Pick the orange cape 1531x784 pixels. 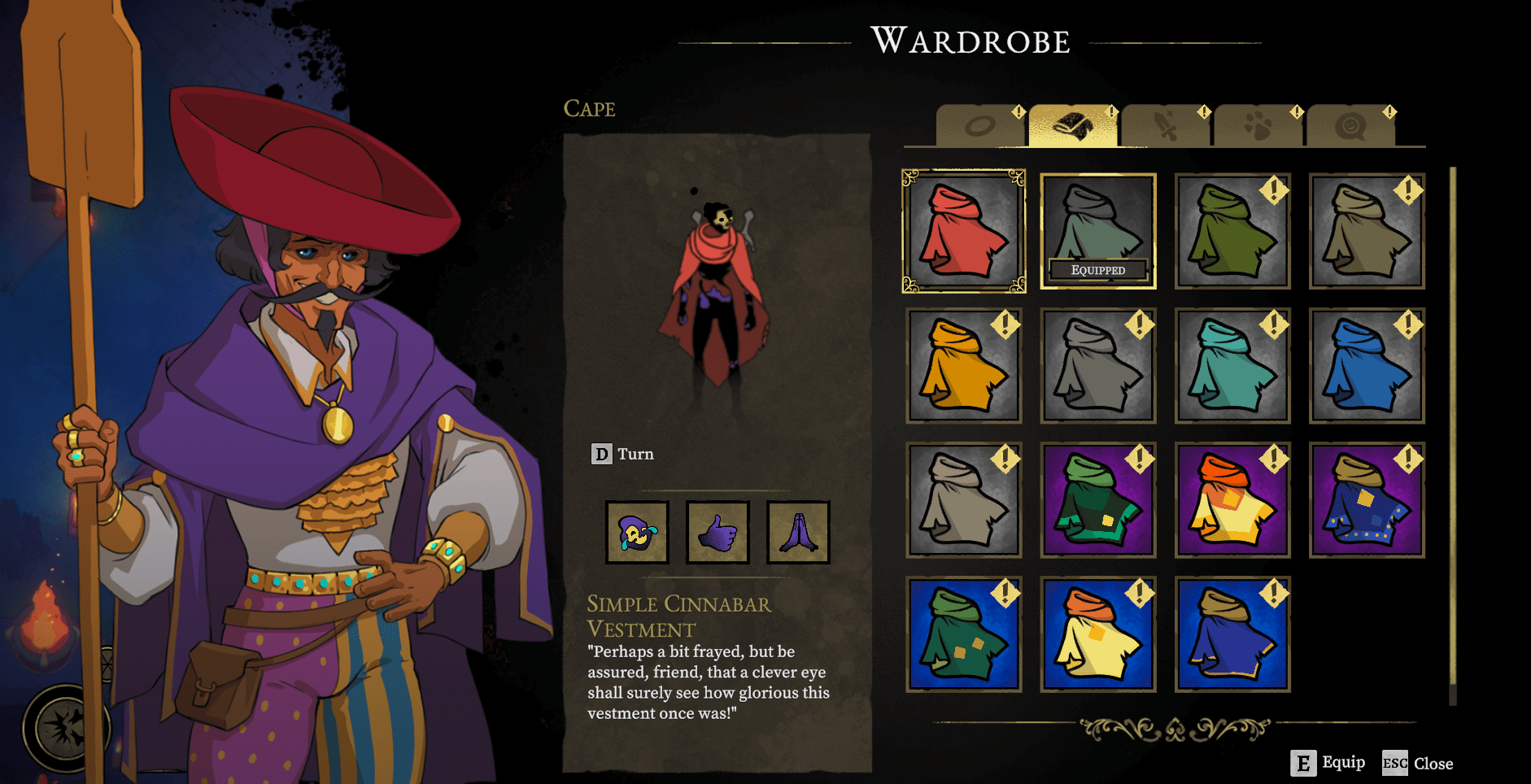point(963,366)
